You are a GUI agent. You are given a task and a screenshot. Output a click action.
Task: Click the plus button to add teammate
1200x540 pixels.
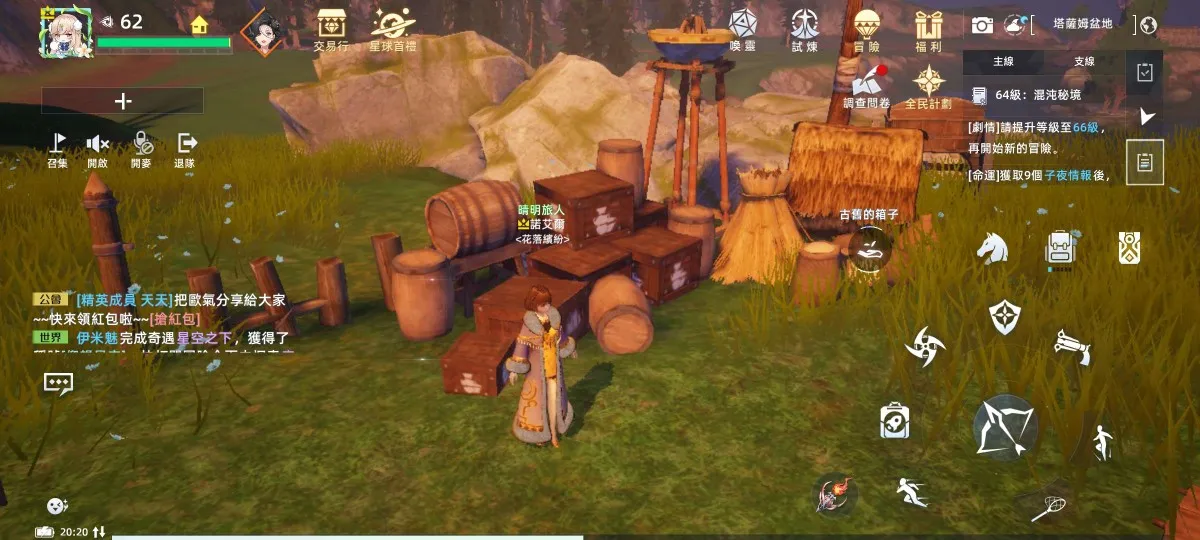coord(123,101)
